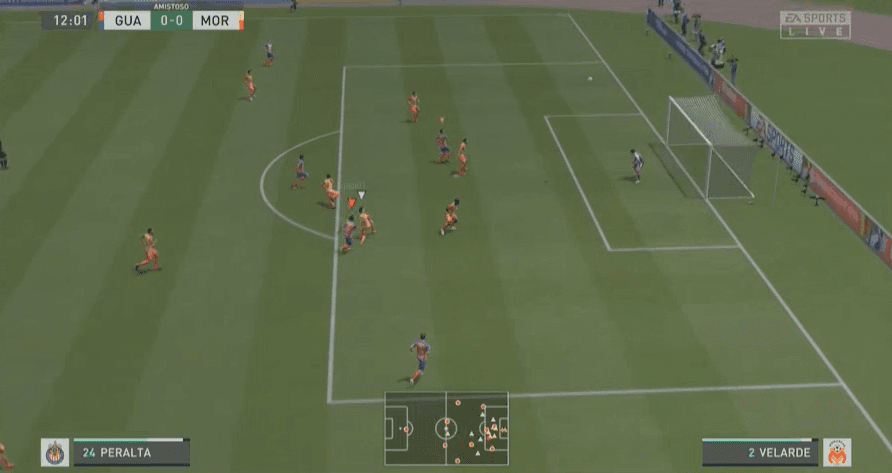Click the Morelia club crest icon
The image size is (892, 473).
tap(836, 452)
